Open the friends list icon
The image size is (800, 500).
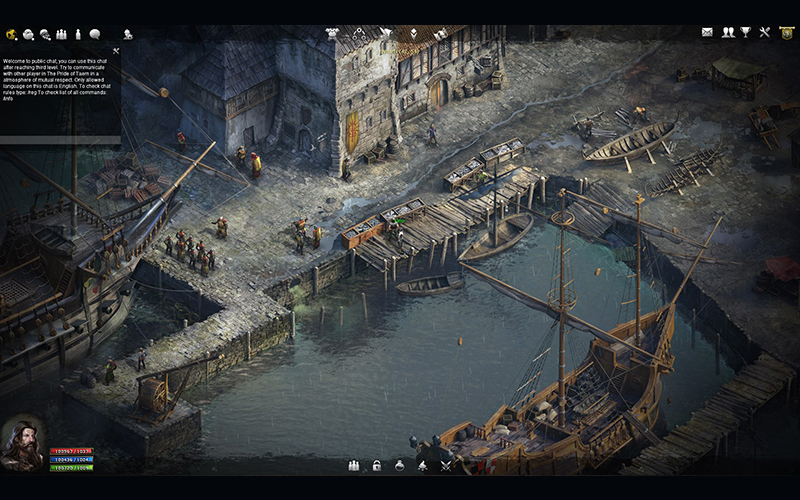tap(727, 33)
